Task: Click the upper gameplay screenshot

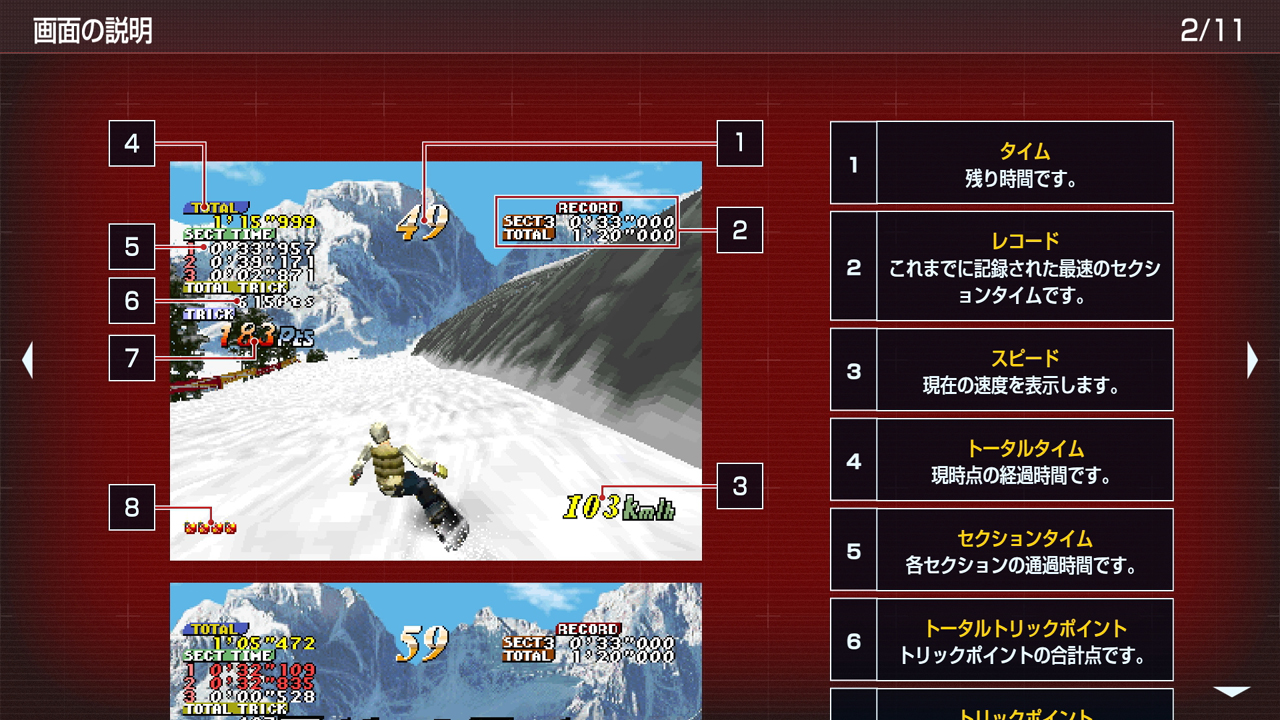Action: [x=435, y=360]
